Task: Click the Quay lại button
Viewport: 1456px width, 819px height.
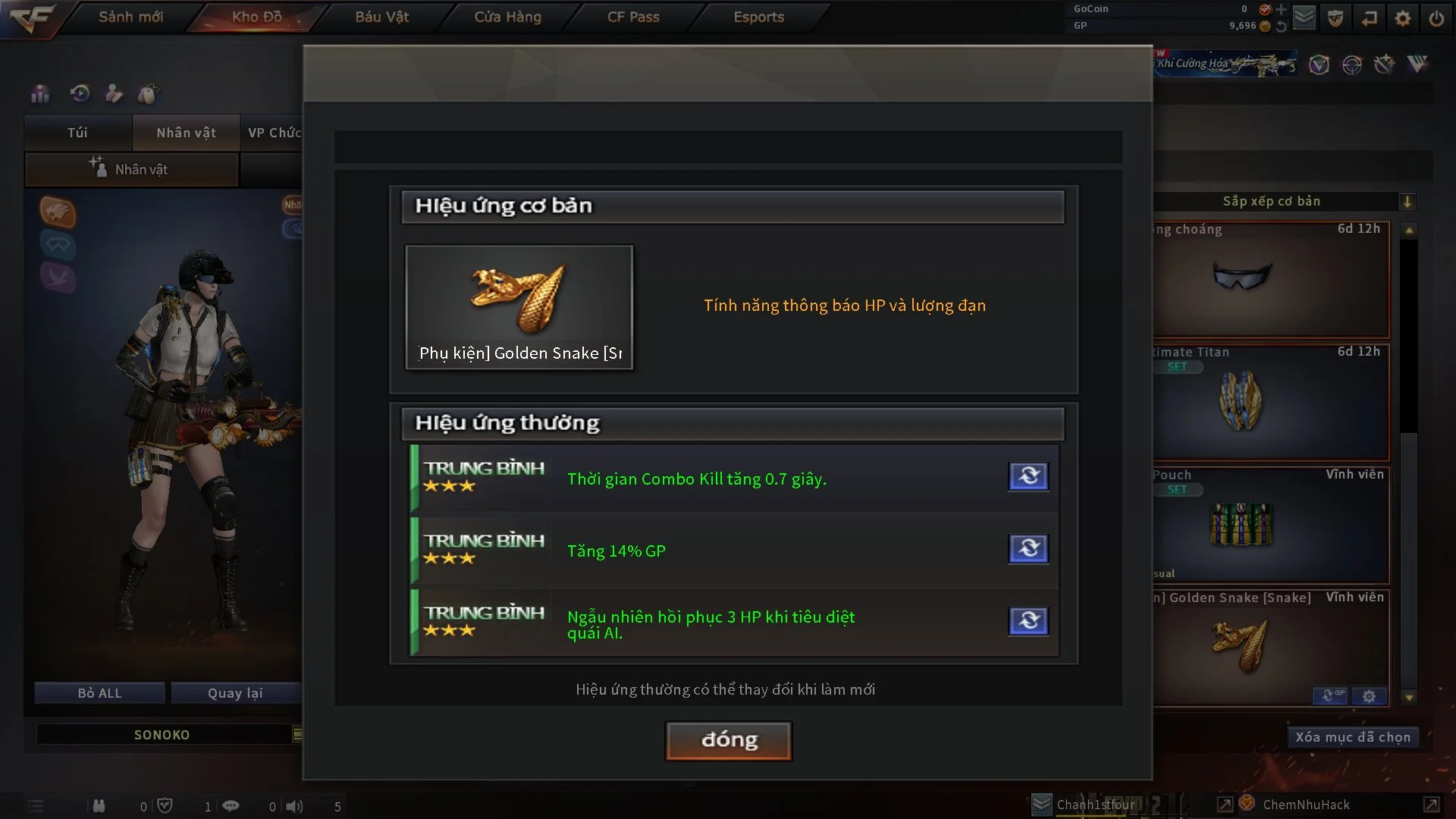Action: pyautogui.click(x=235, y=693)
